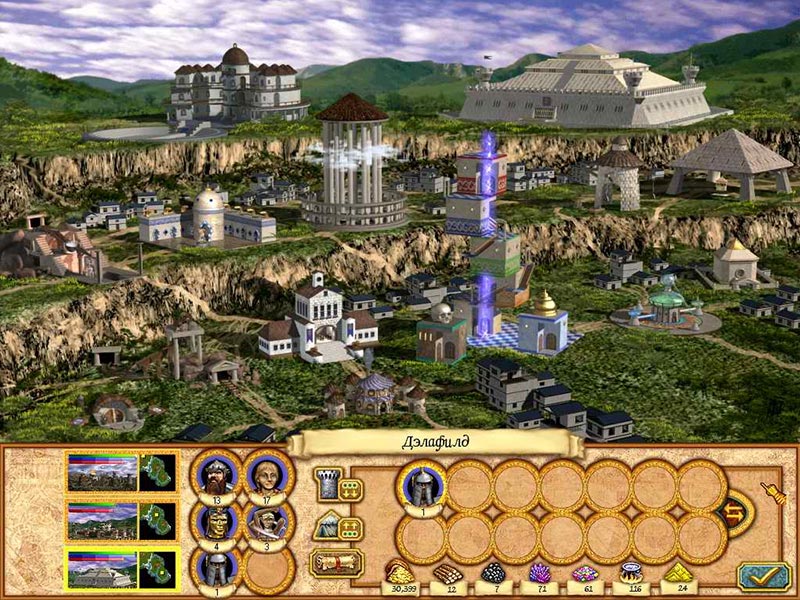
Task: Switch to the dark fortress town thumbnail
Action: [100, 472]
